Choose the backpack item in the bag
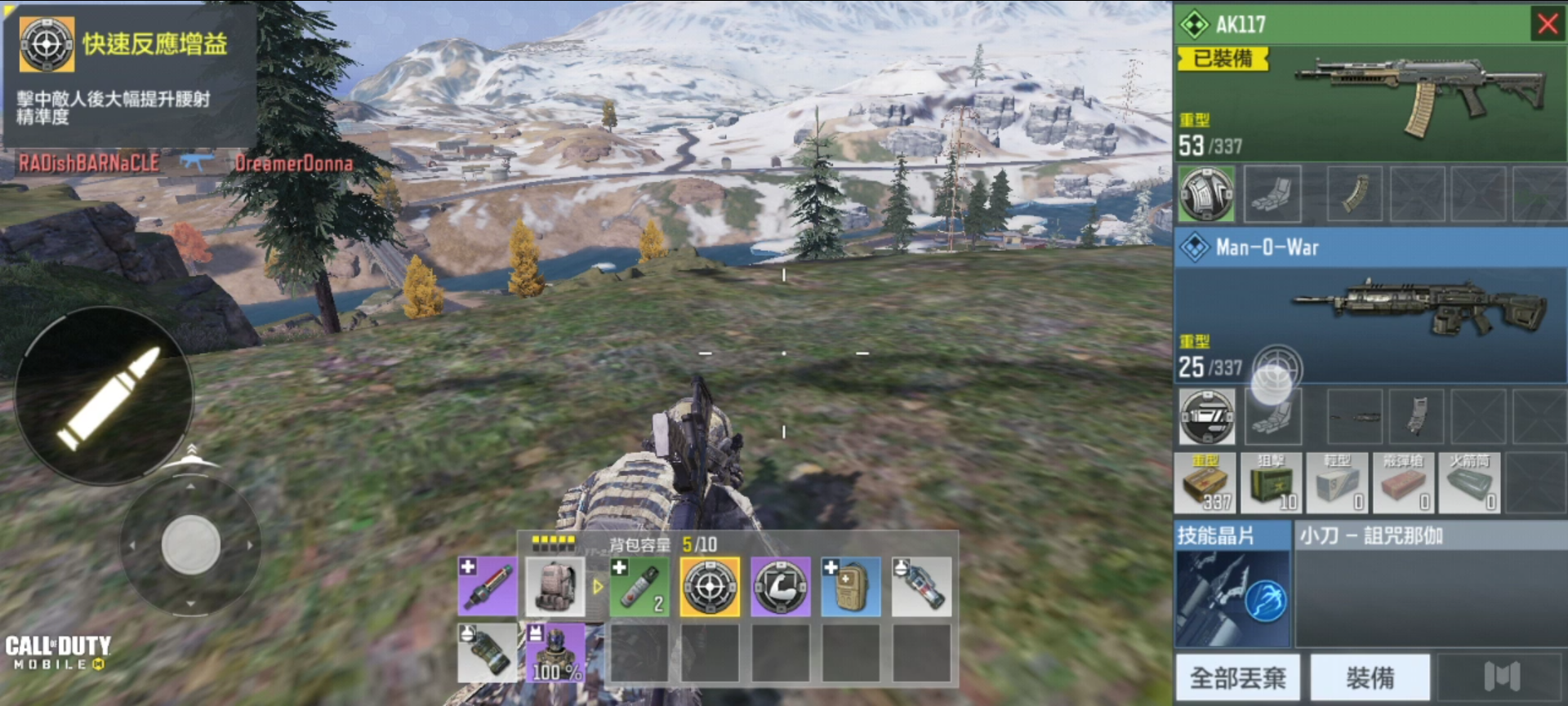 555,587
